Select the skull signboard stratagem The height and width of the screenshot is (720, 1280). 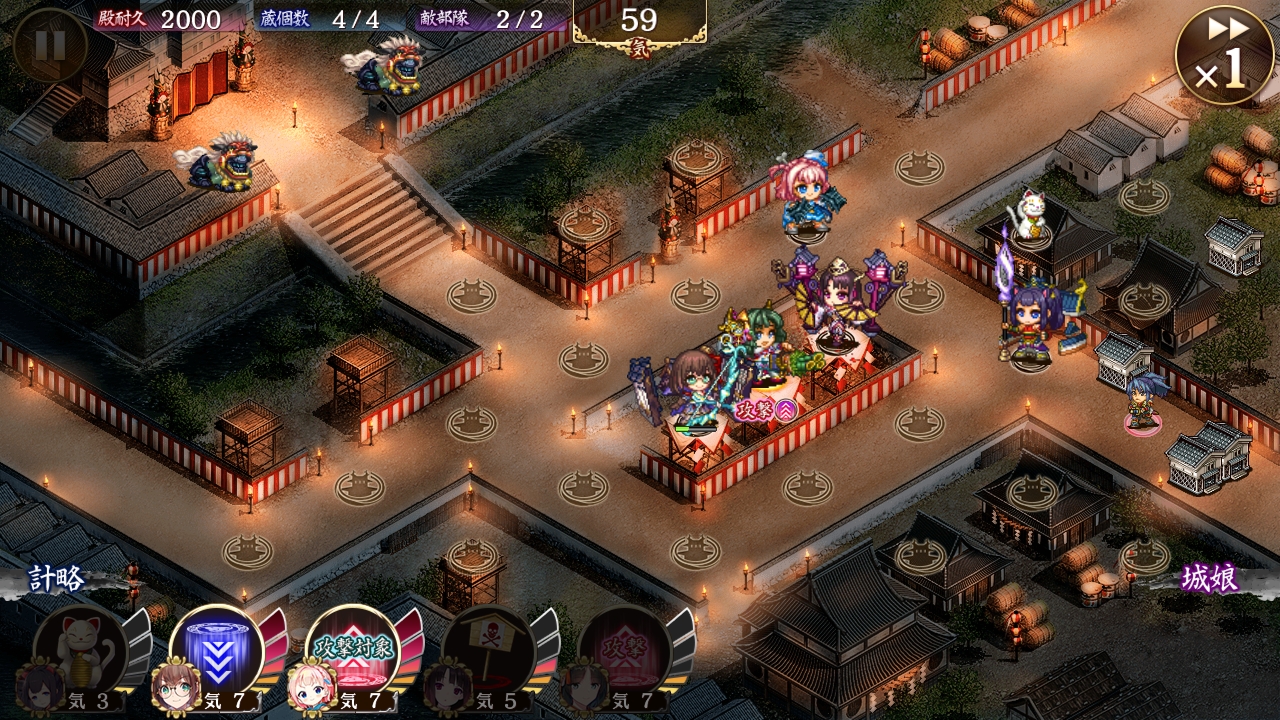coord(488,652)
